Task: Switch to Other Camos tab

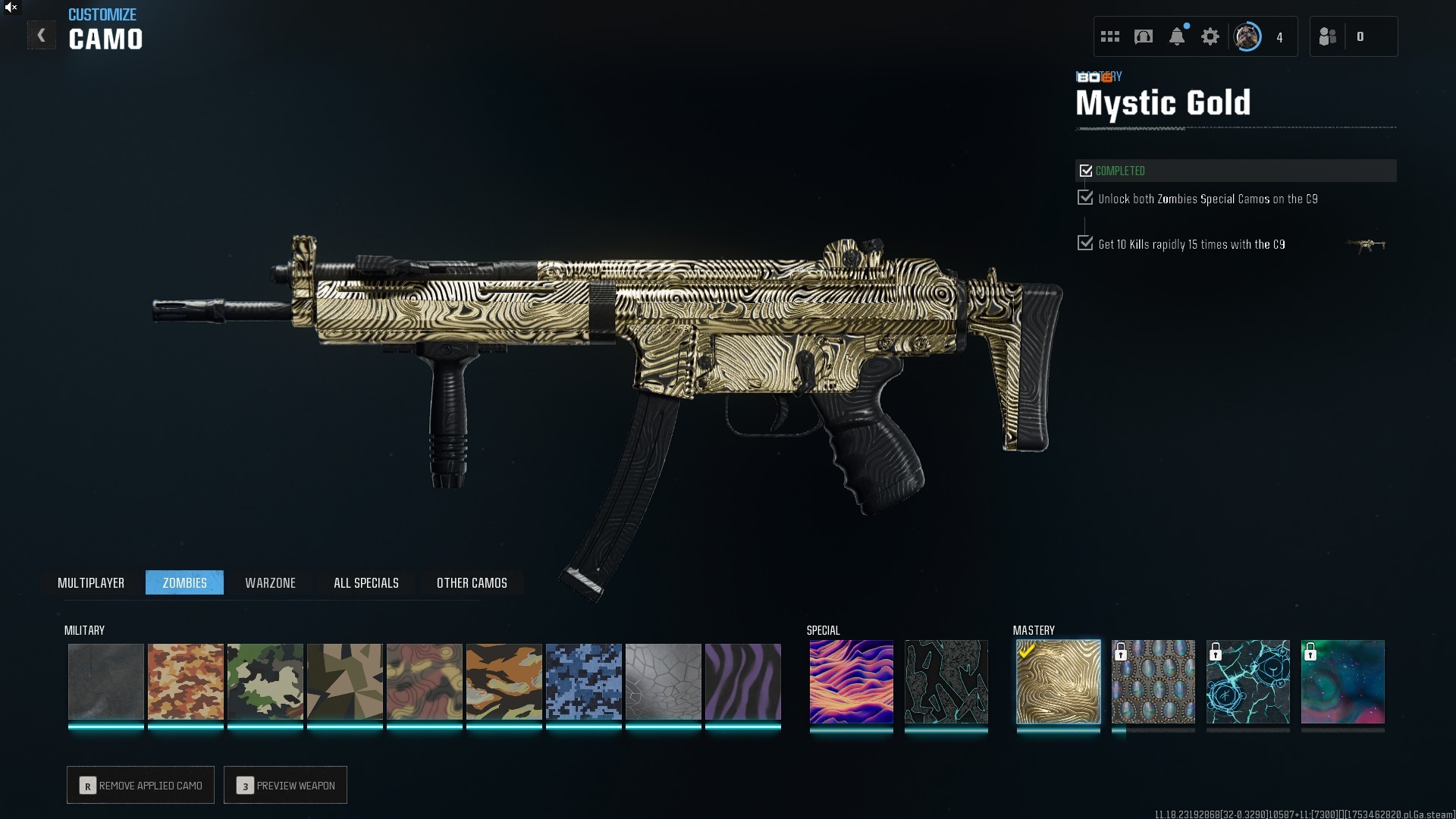Action: [472, 582]
